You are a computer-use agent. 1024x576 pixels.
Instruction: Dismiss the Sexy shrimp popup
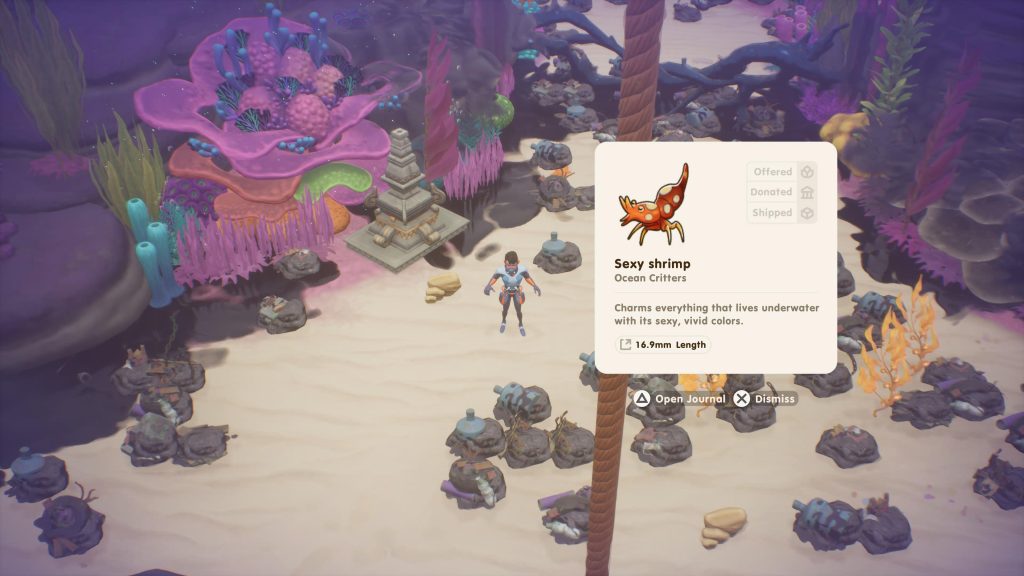[765, 399]
